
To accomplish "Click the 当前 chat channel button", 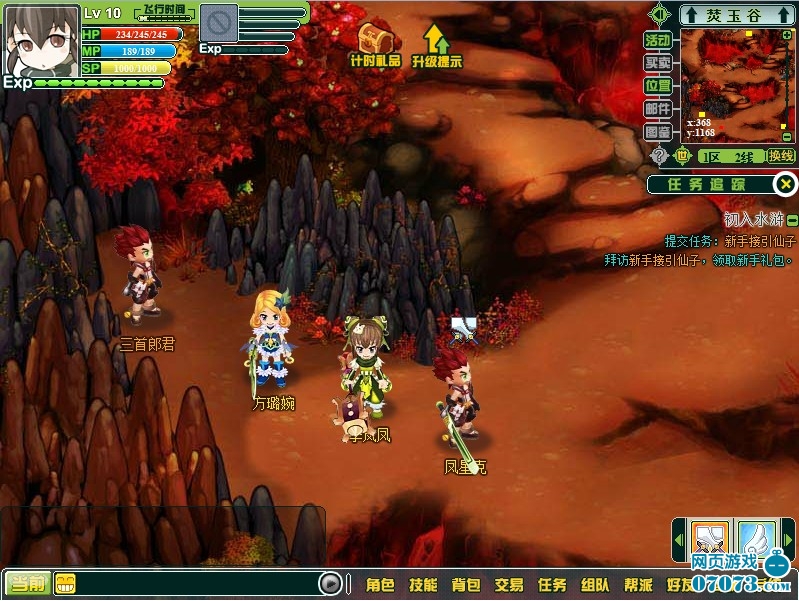I will tap(26, 584).
